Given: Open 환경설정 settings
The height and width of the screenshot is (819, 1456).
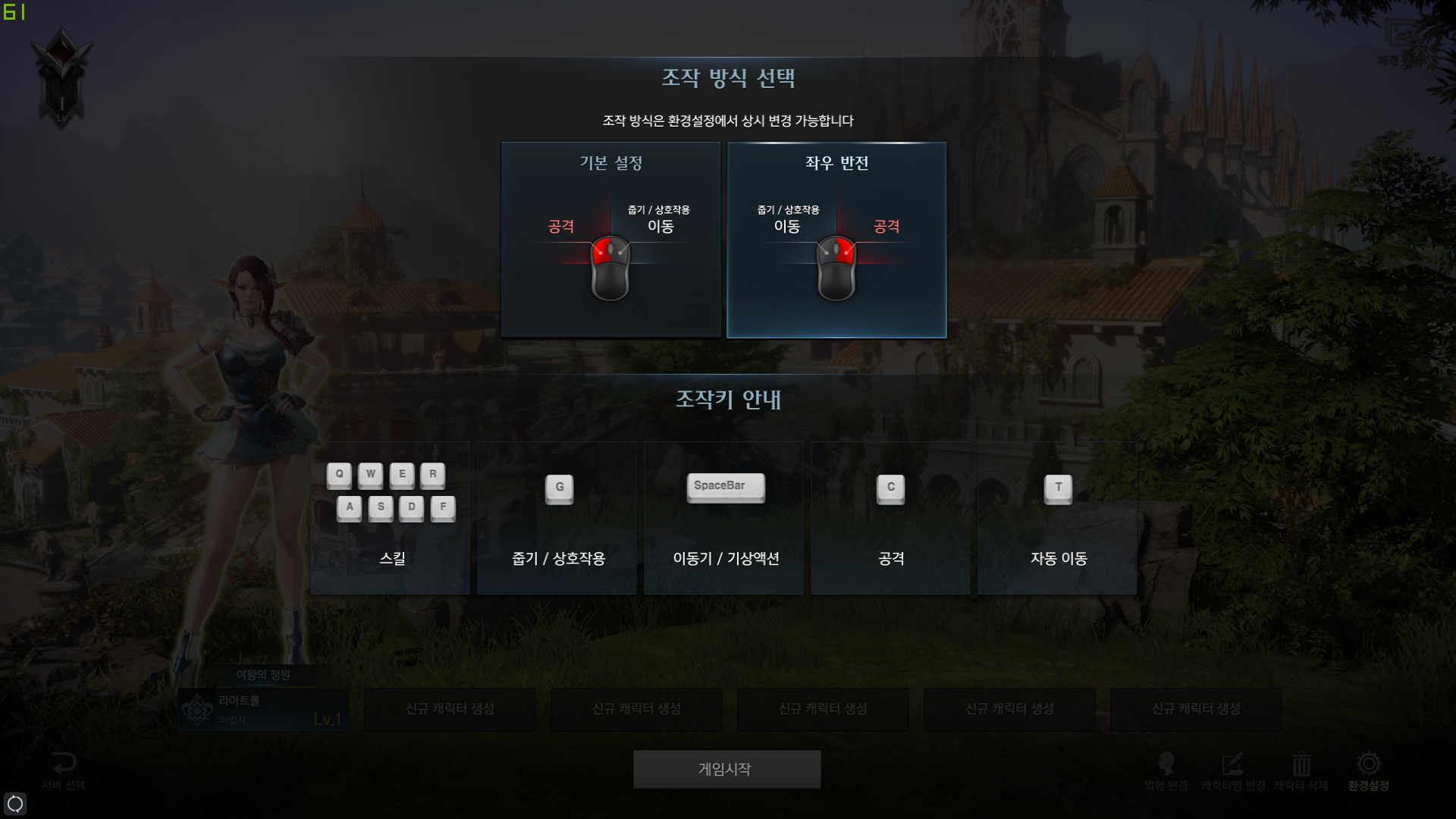Looking at the screenshot, I should 1368,770.
